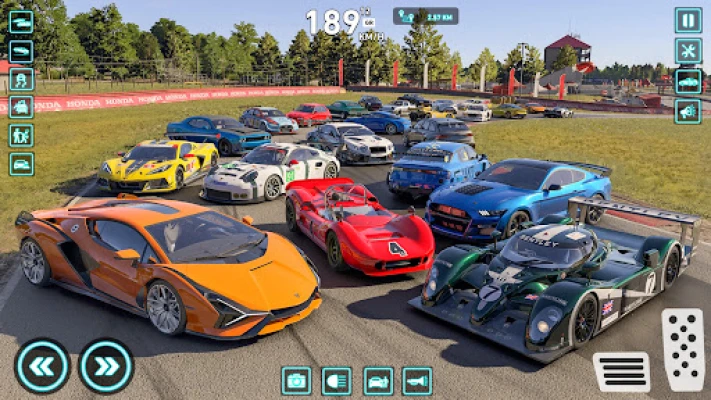Honk the horn
The image size is (711, 400).
[x=417, y=380]
